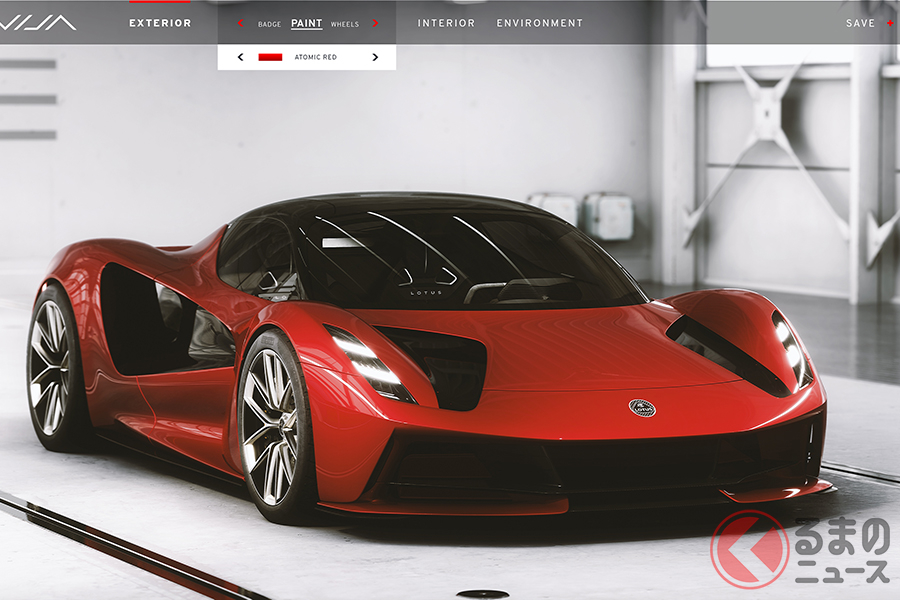
Task: Choose the Paint sub-option
Action: 306,23
